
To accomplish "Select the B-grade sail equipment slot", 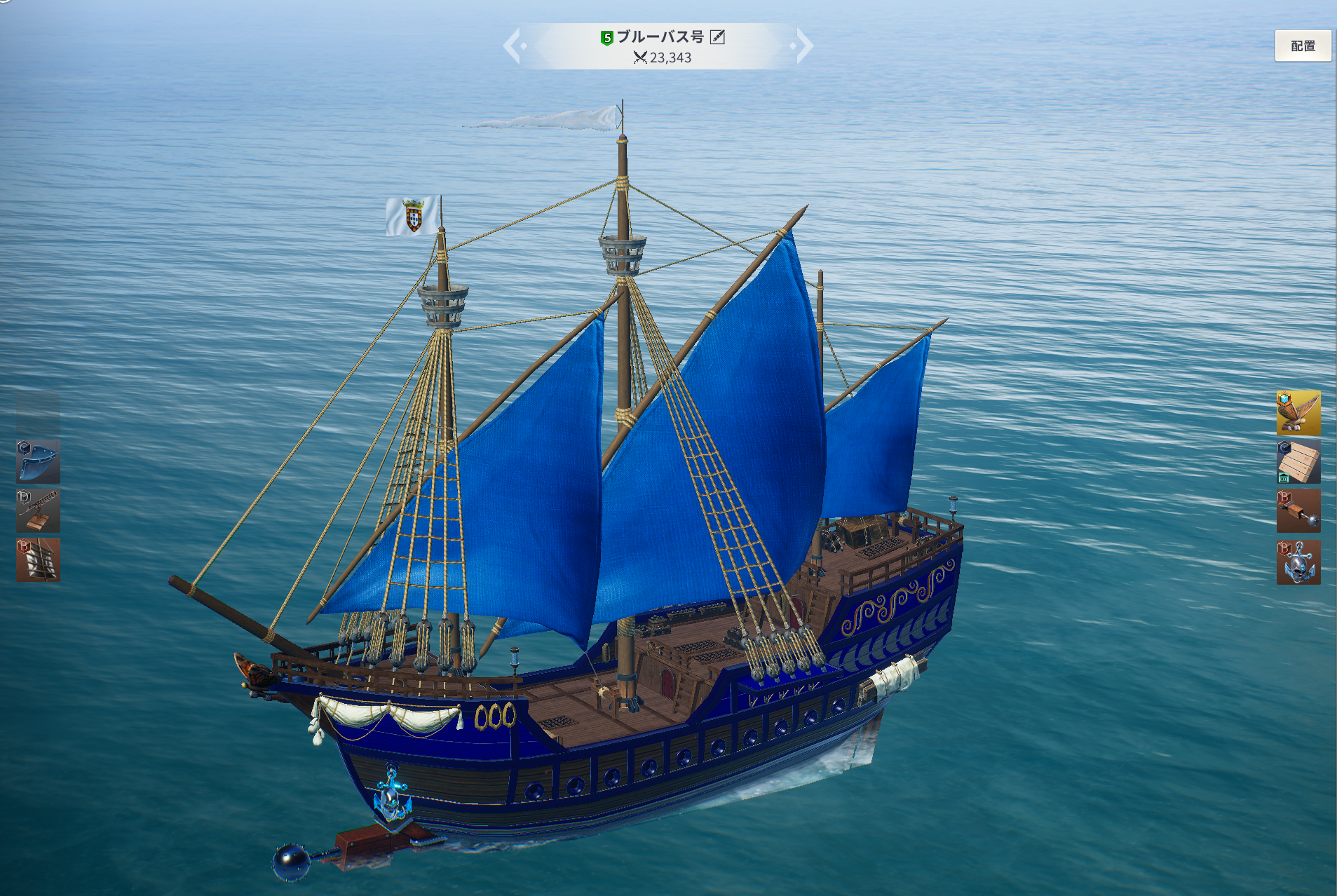I will point(38,560).
